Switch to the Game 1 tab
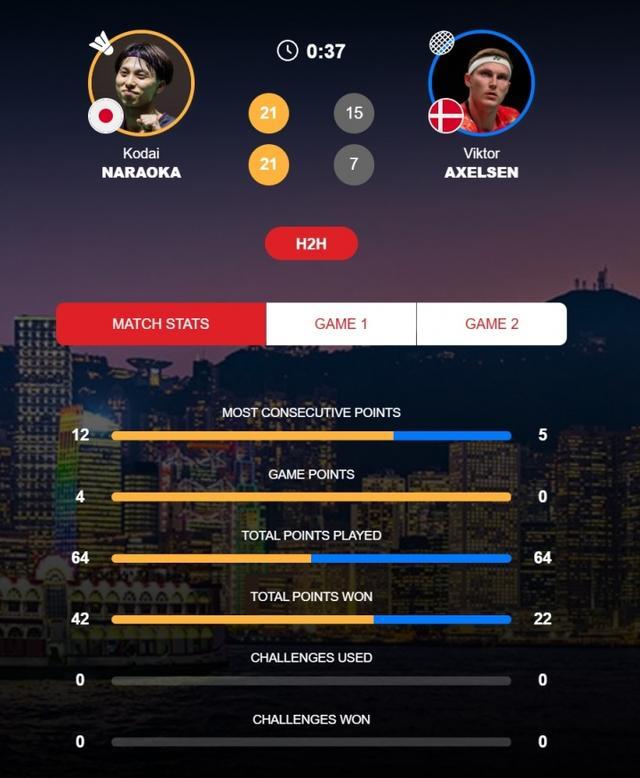Image resolution: width=640 pixels, height=778 pixels. [x=341, y=324]
